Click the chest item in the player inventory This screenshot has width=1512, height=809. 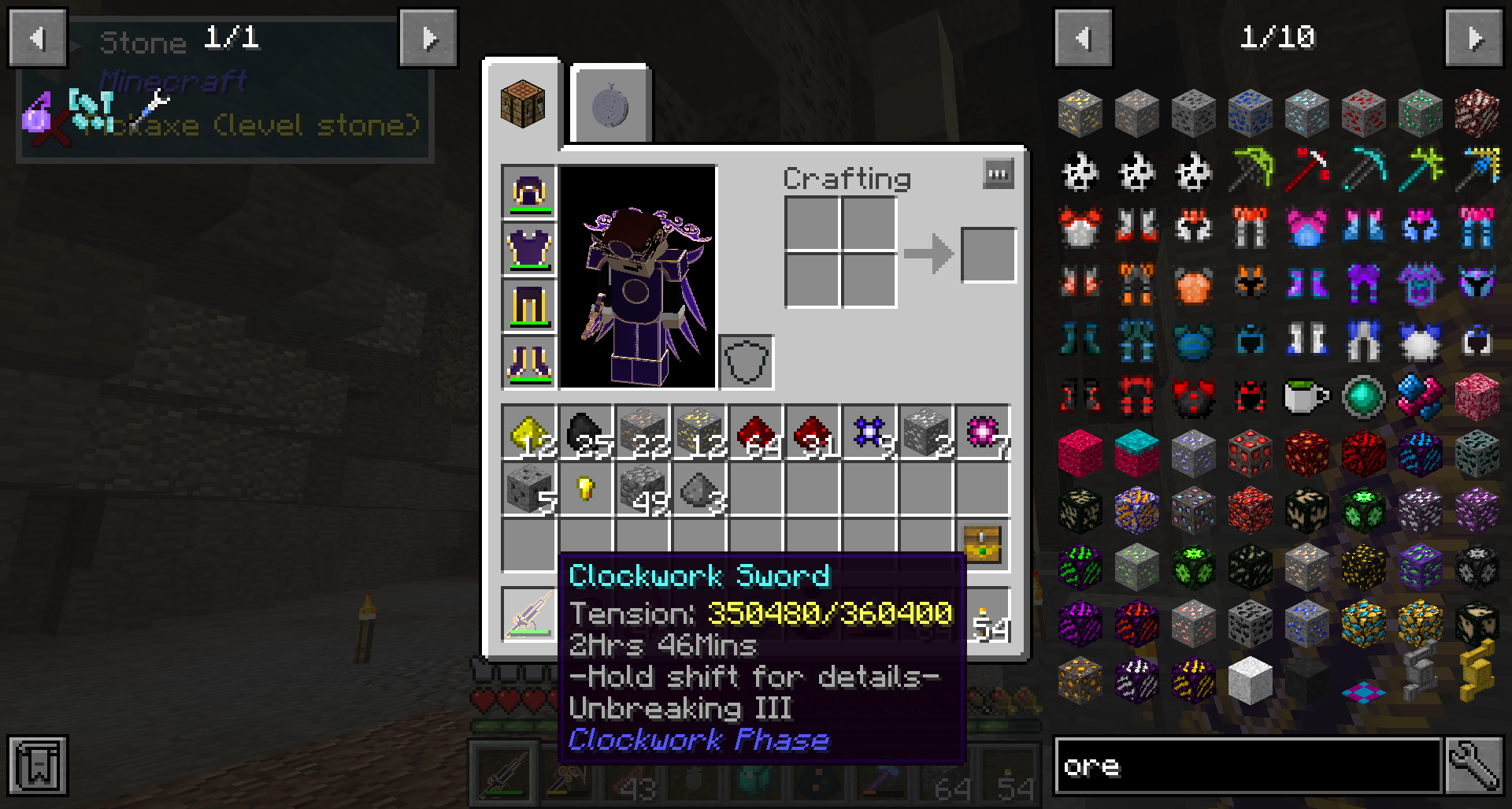point(982,544)
